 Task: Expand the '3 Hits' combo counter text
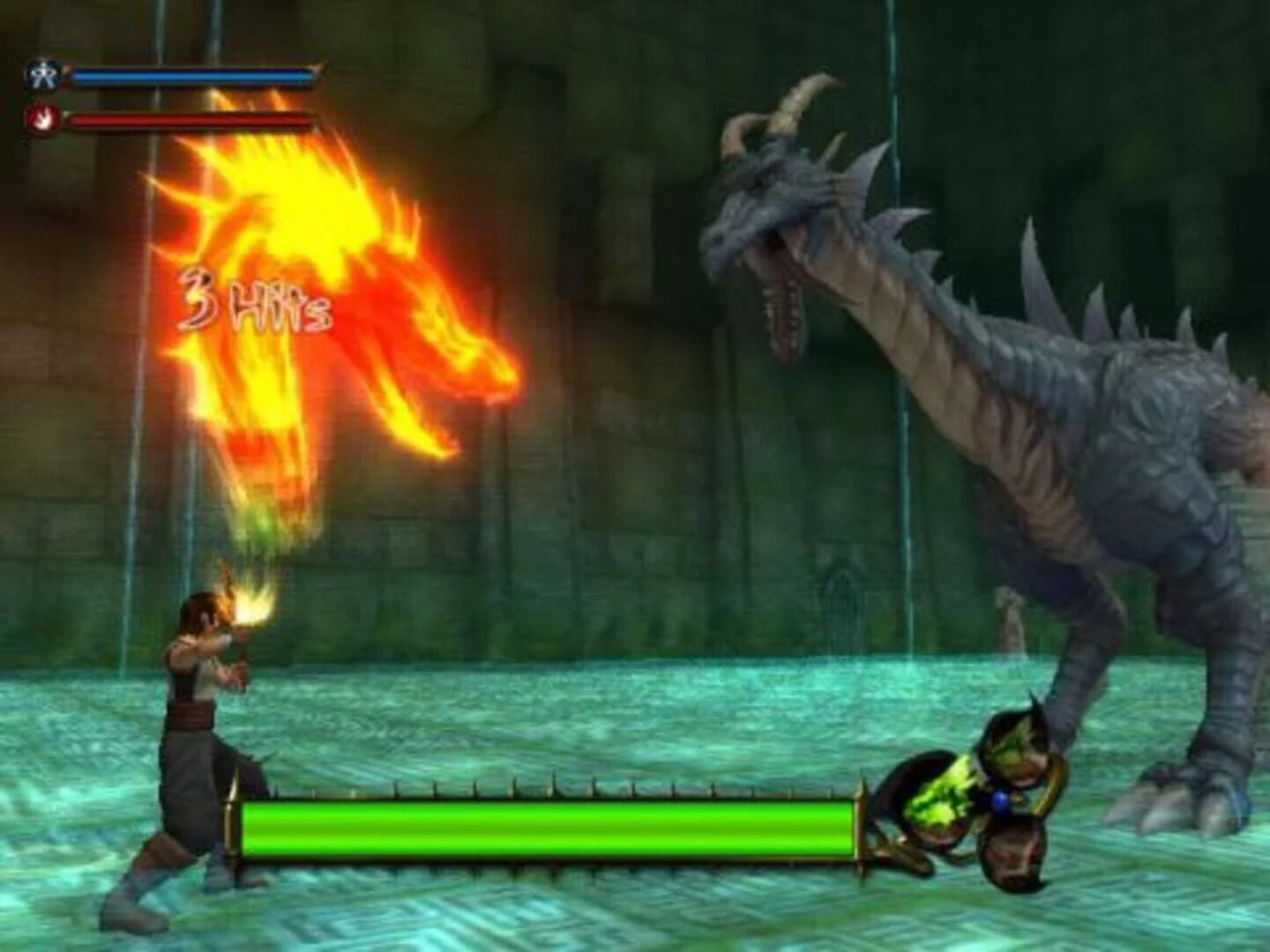pyautogui.click(x=256, y=302)
